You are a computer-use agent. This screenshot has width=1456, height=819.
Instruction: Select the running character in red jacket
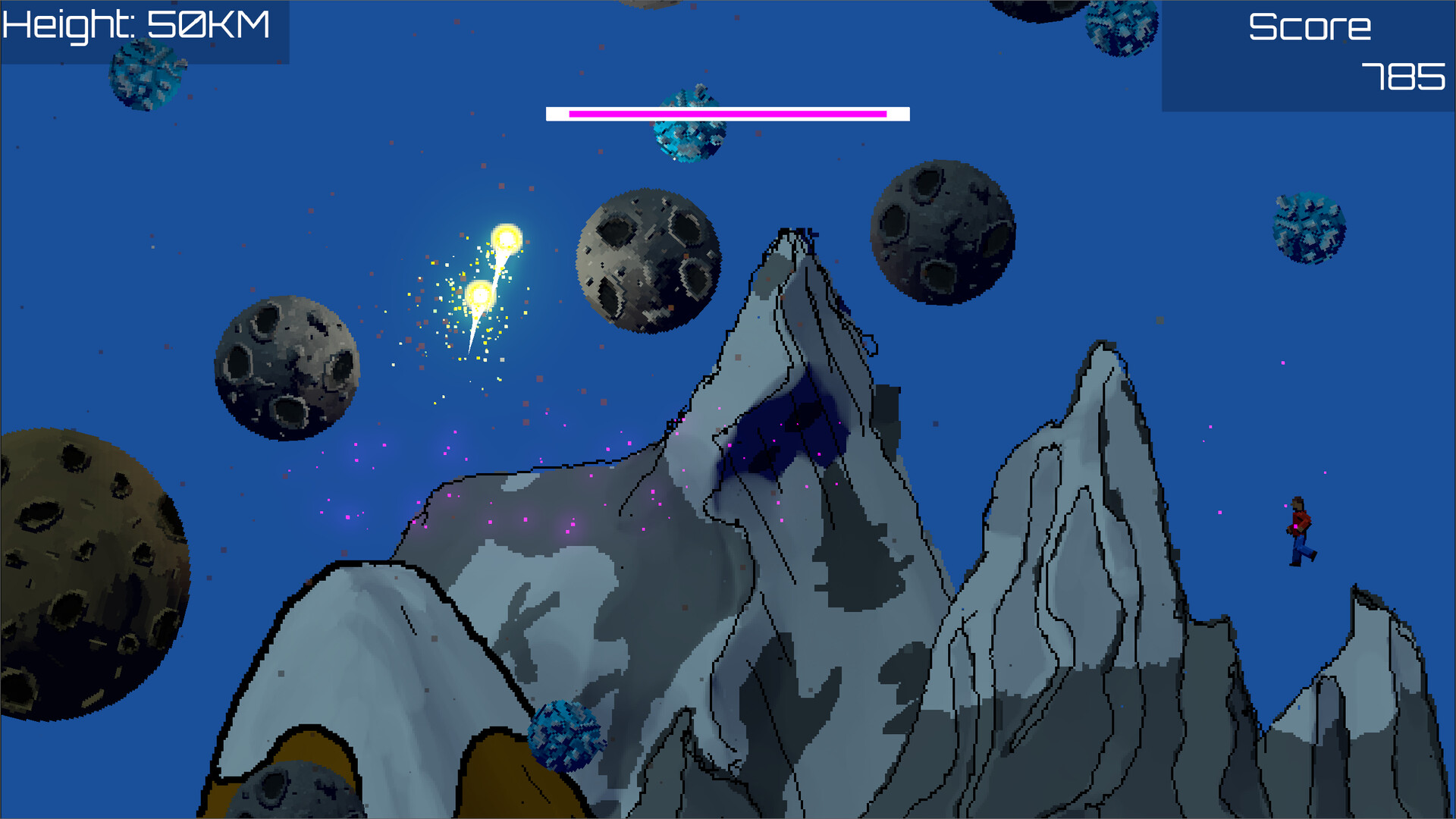(x=1301, y=531)
